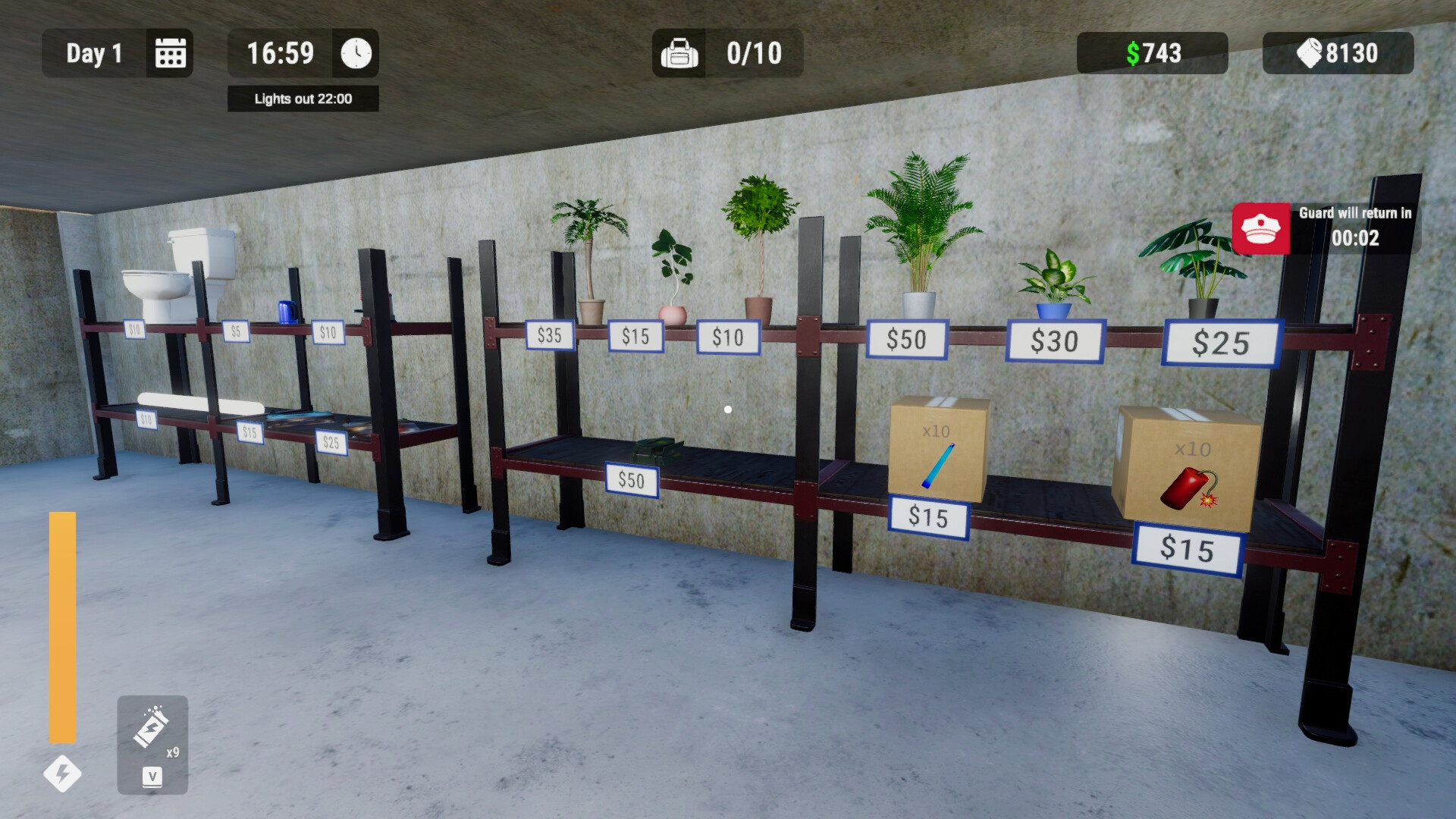
Task: Select the red guard cap alert icon
Action: tap(1260, 228)
